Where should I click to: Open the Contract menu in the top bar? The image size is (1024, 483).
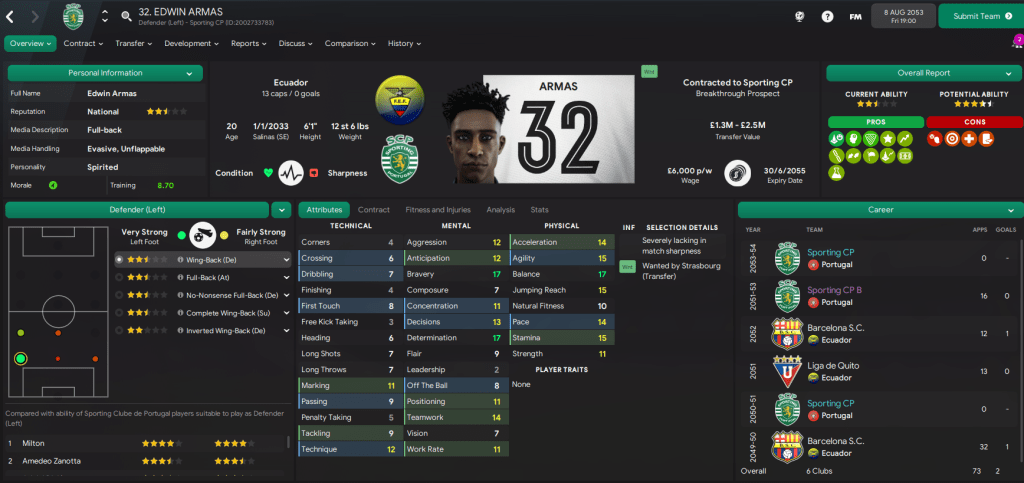point(83,44)
